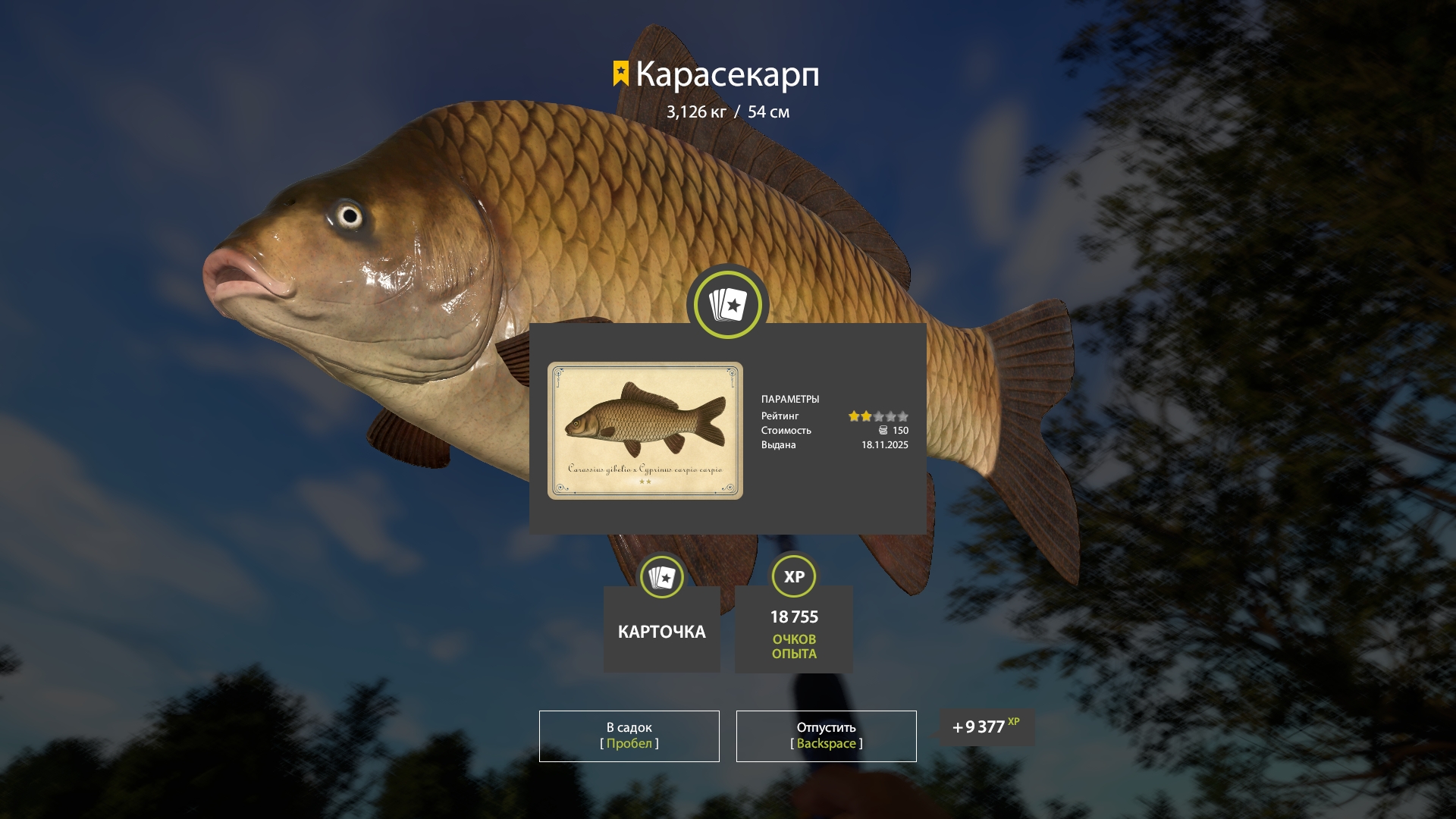Click the card deck icon in the green circle
Image resolution: width=1456 pixels, height=819 pixels.
[726, 303]
